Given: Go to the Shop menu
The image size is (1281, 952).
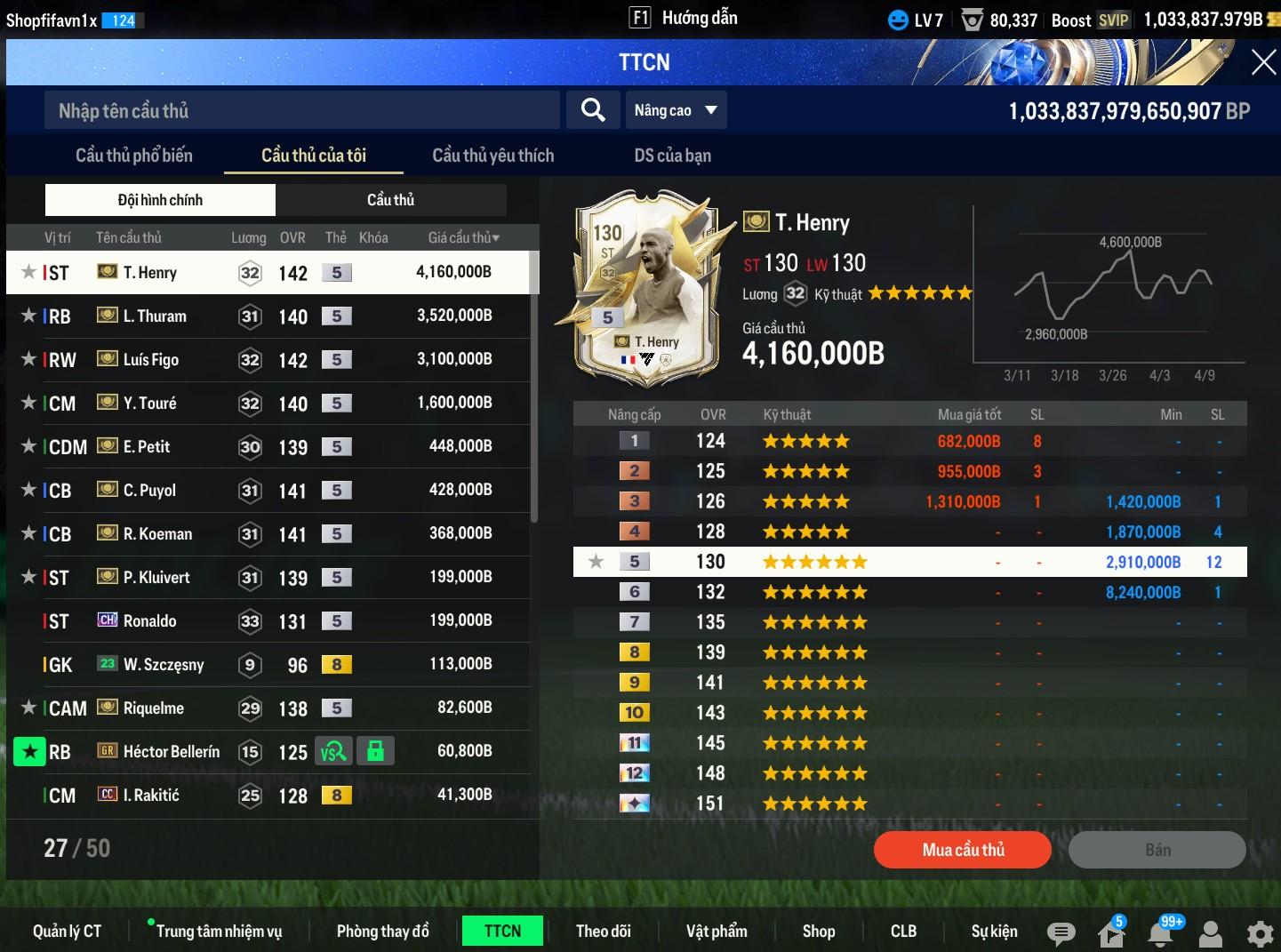Looking at the screenshot, I should (x=819, y=931).
